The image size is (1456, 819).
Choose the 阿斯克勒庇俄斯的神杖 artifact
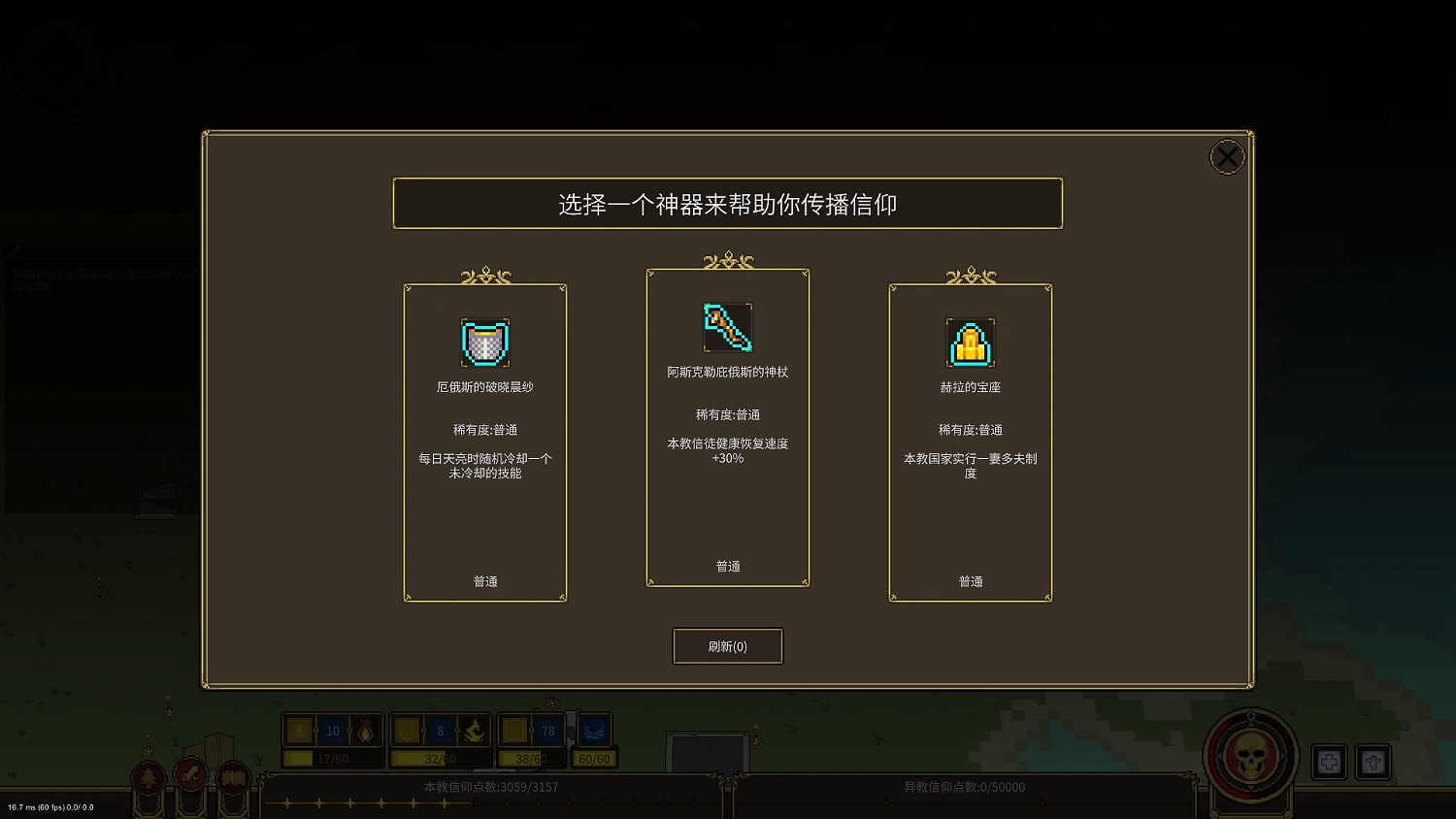[727, 427]
